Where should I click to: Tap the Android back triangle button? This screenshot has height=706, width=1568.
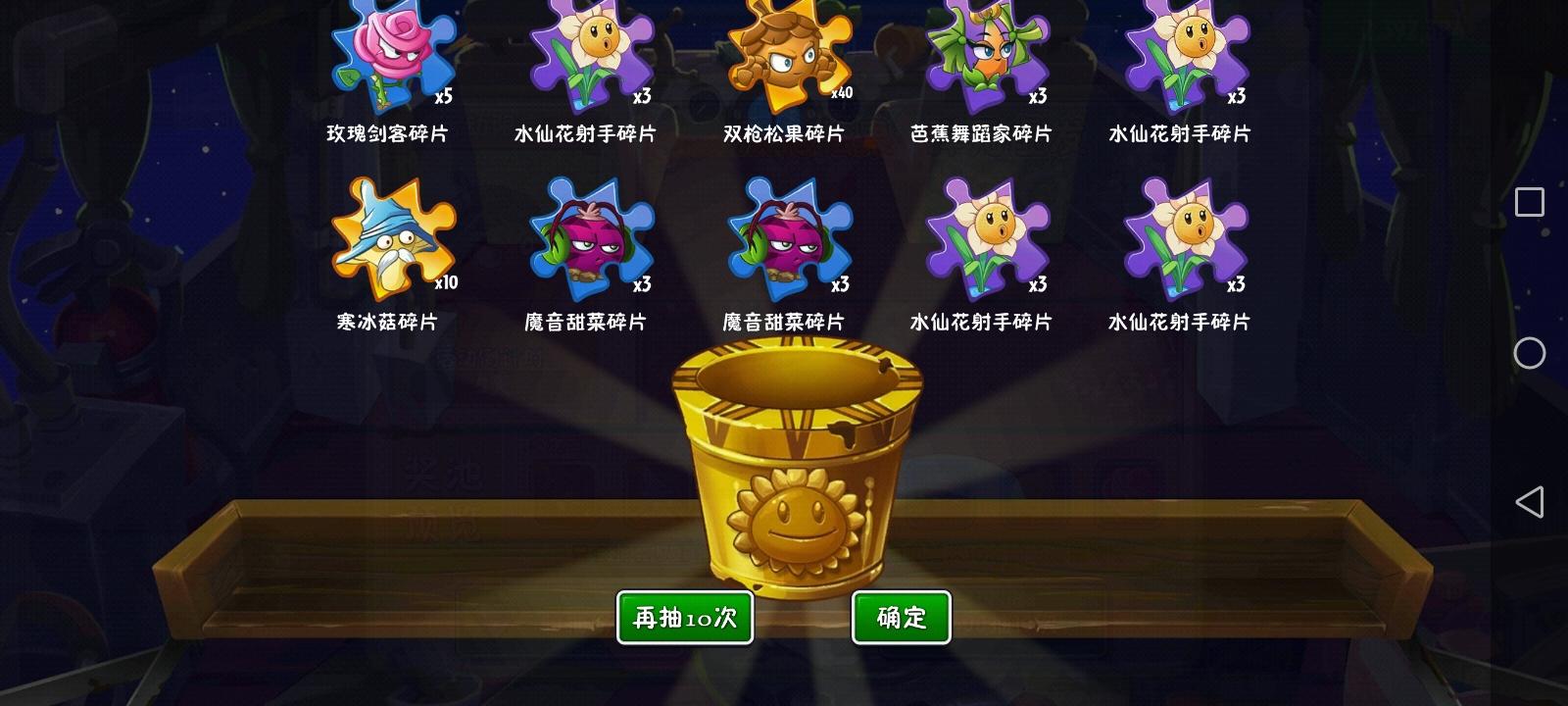tap(1528, 502)
